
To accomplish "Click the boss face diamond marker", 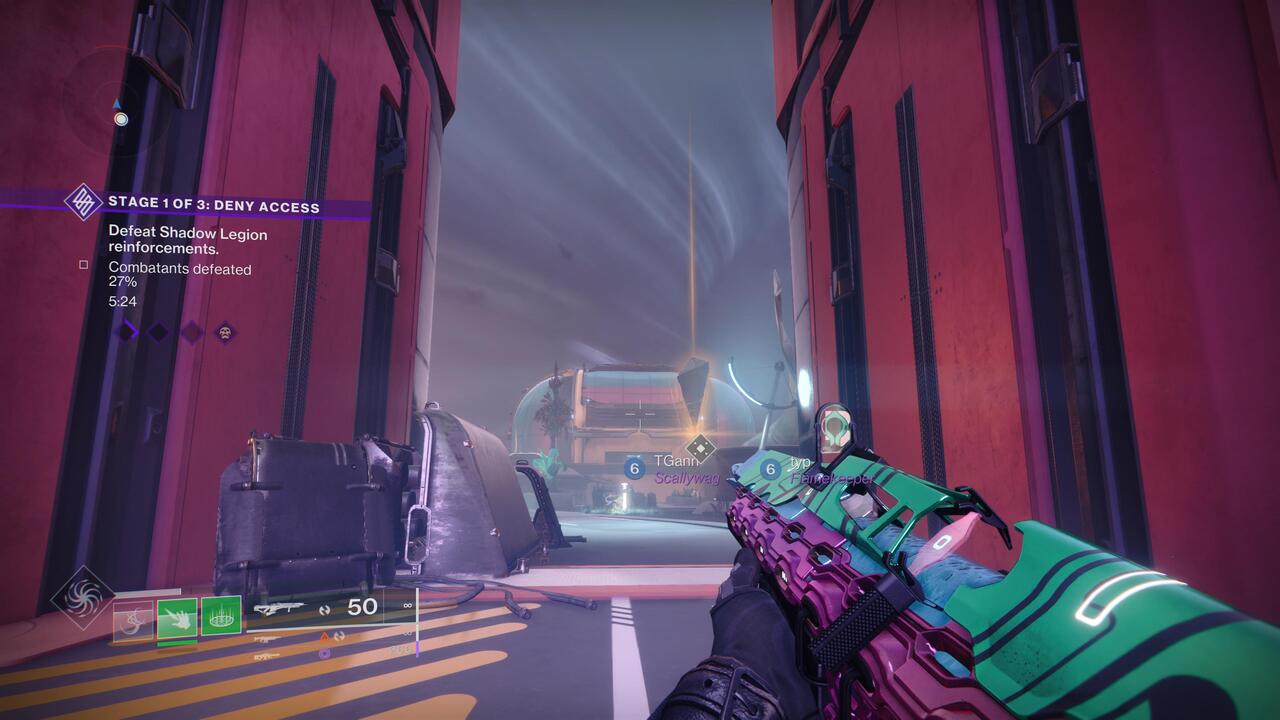I will [224, 333].
